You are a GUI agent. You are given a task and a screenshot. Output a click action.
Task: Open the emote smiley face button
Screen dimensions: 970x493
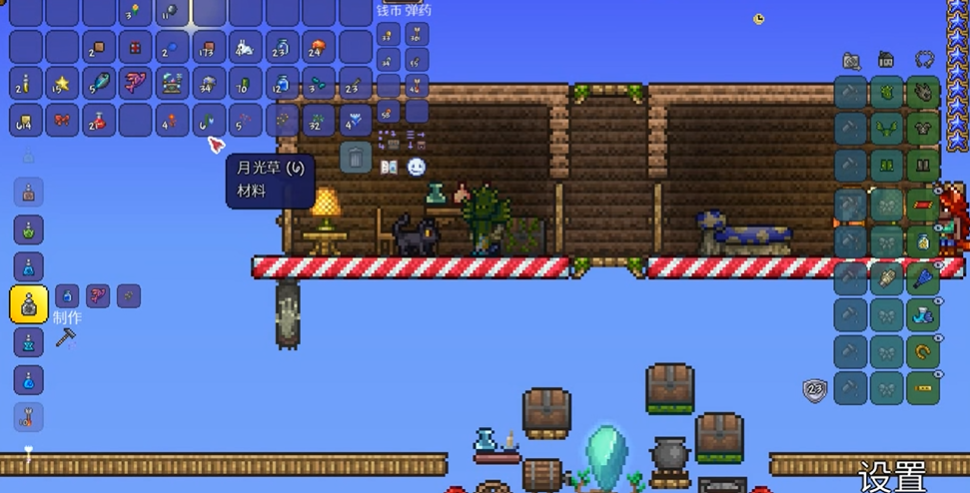(416, 167)
